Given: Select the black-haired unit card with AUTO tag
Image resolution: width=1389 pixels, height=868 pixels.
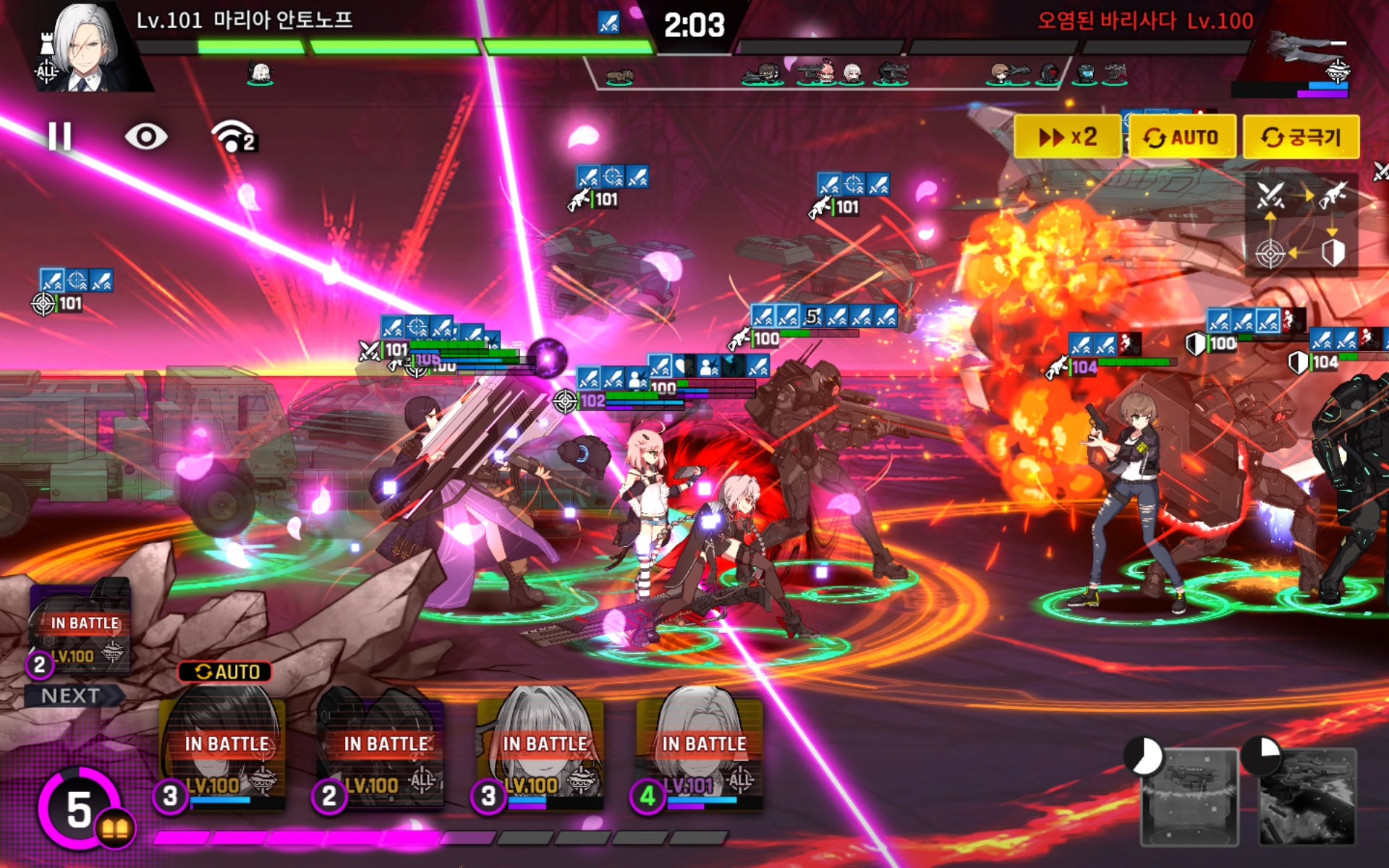Looking at the screenshot, I should pyautogui.click(x=224, y=749).
